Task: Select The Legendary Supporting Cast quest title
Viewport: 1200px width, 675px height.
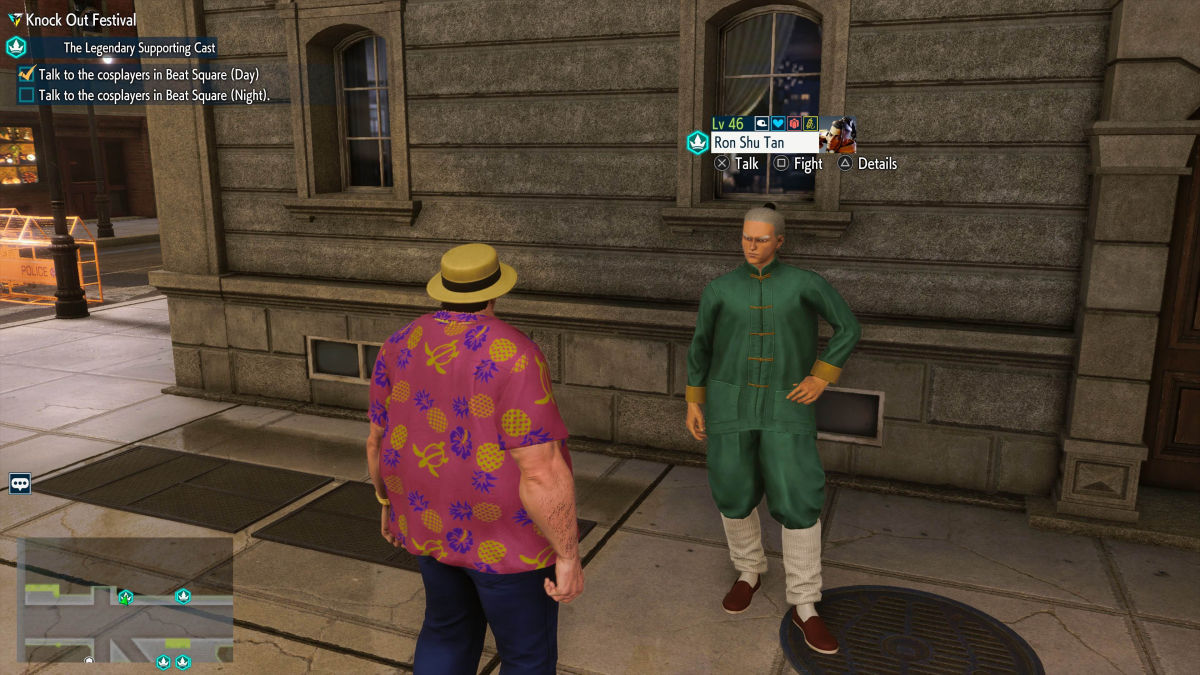Action: coord(139,47)
